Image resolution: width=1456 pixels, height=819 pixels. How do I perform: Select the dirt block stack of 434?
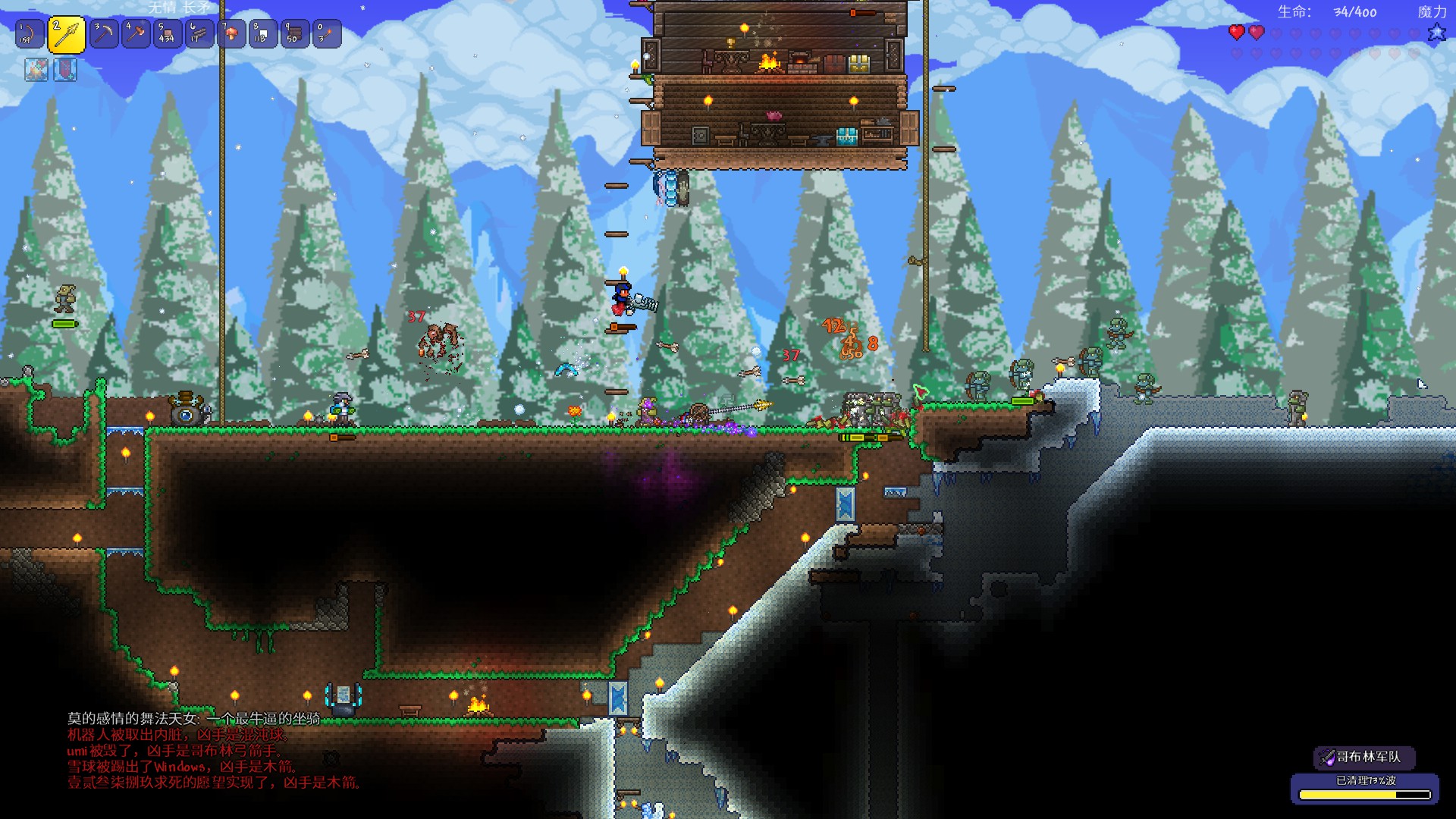click(x=168, y=34)
